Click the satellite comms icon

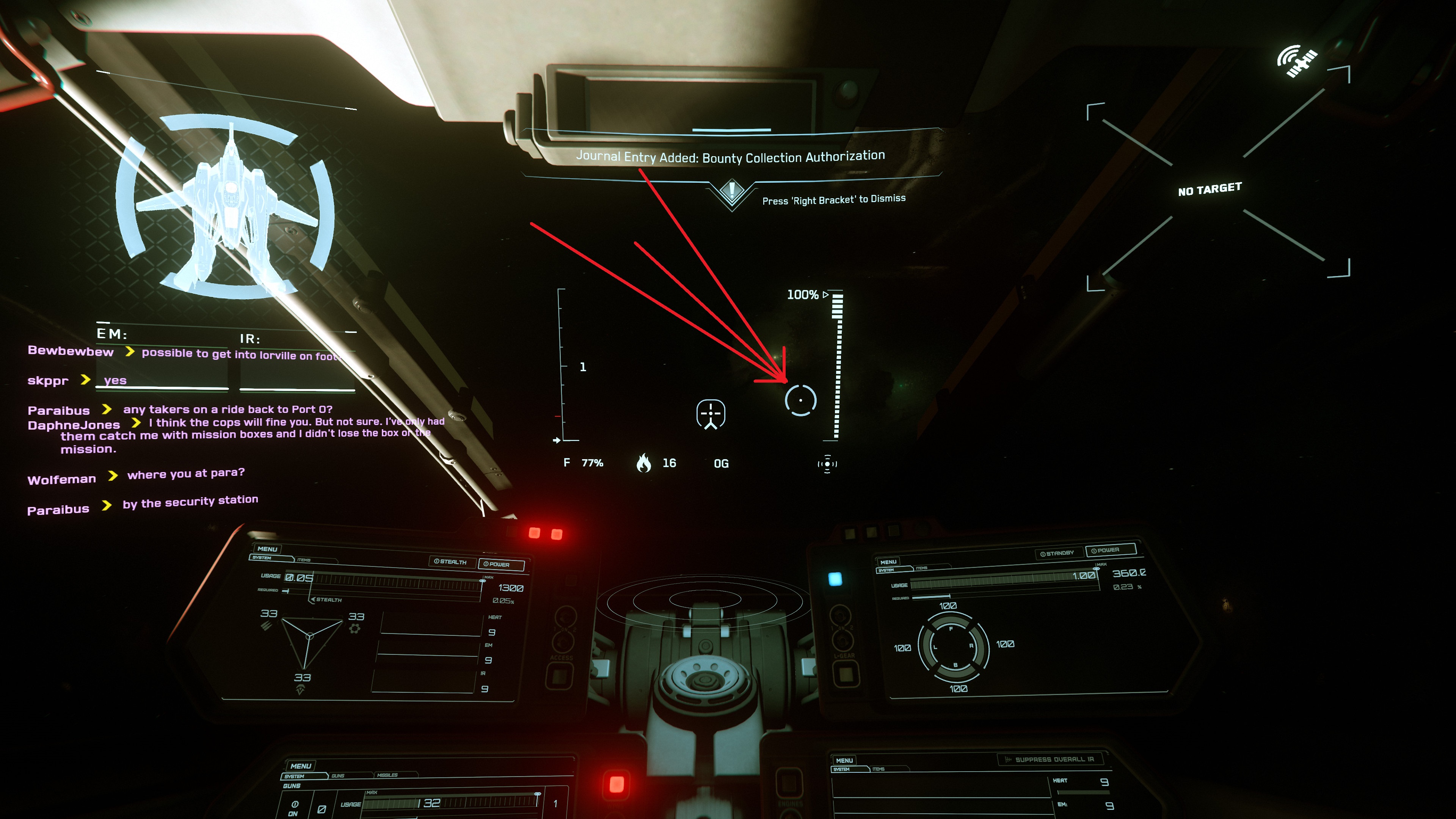[x=1297, y=61]
